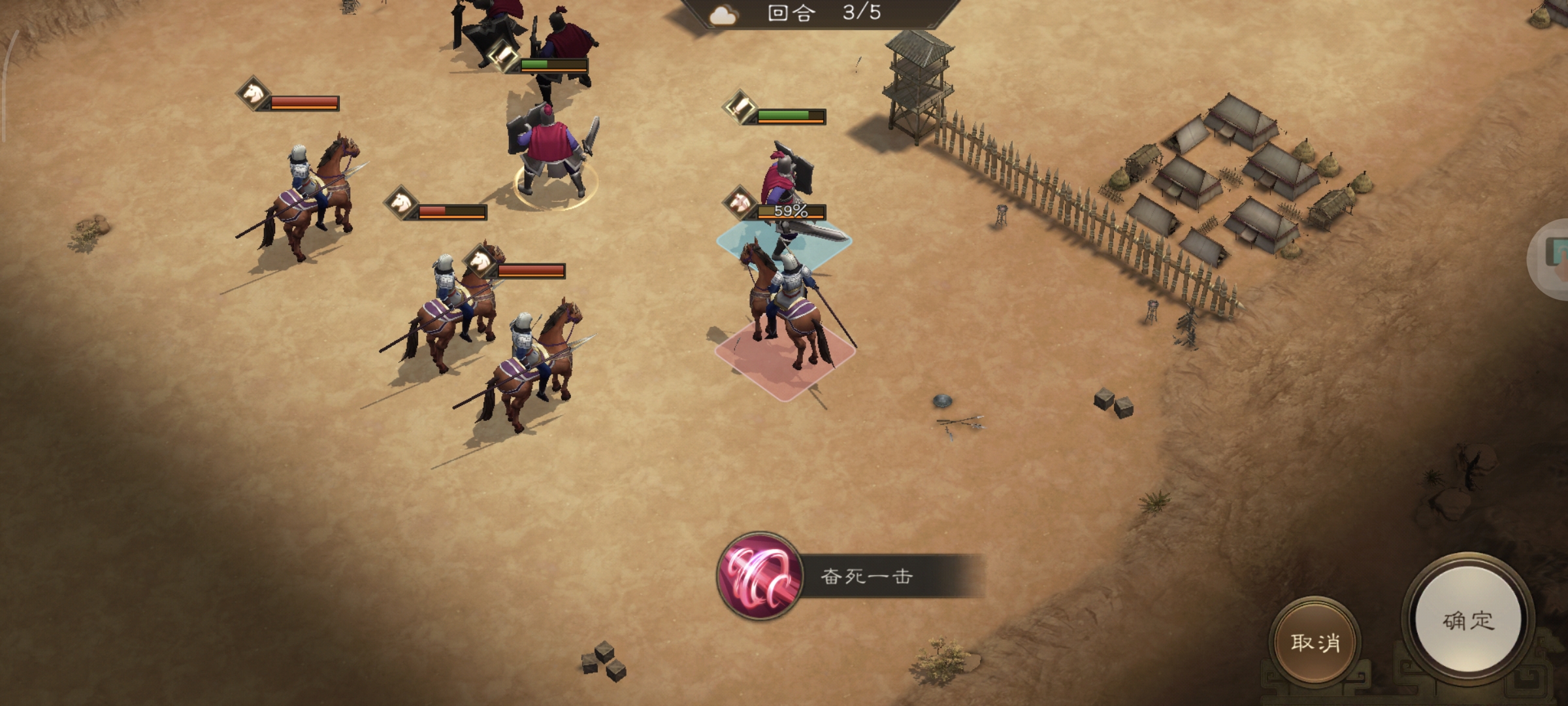Viewport: 1568px width, 706px height.
Task: Click the horse icon of the top-left cavalry unit
Action: point(250,95)
